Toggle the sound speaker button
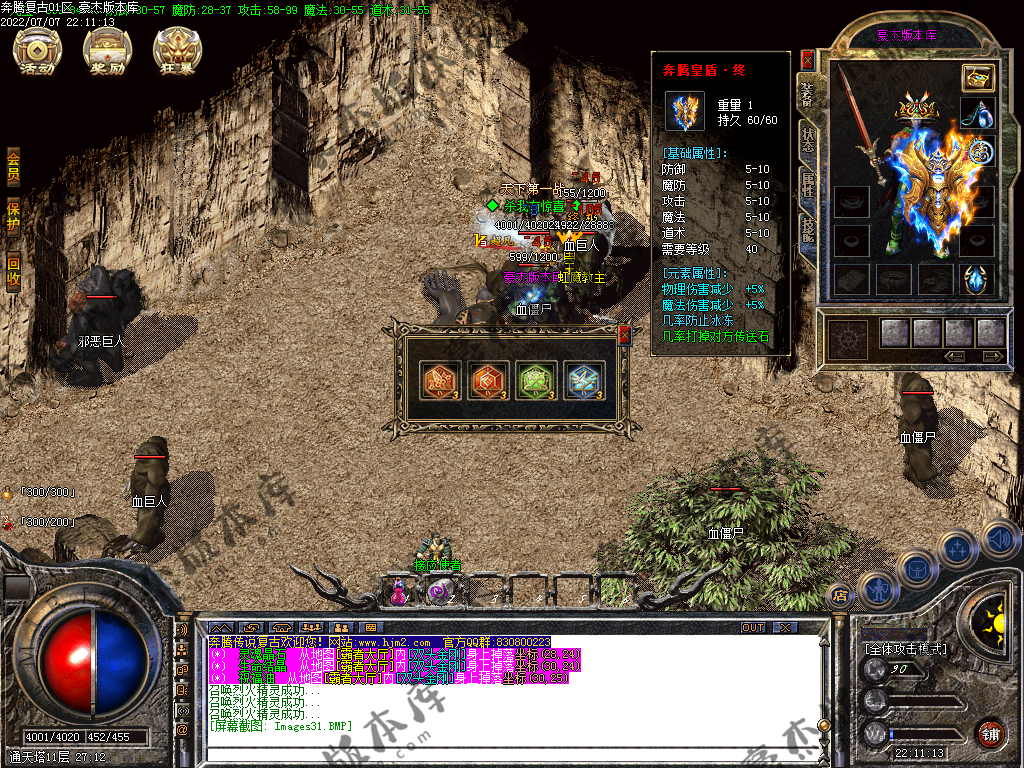This screenshot has height=768, width=1024. [x=1000, y=538]
